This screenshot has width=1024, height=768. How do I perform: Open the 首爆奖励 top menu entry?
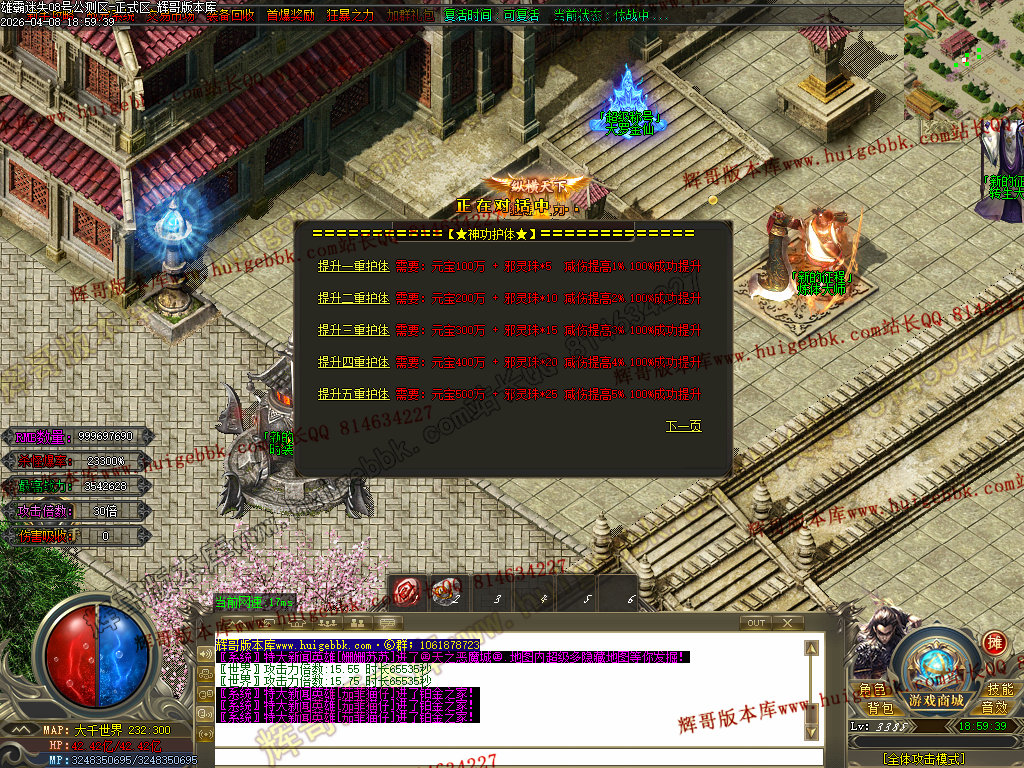(x=290, y=16)
